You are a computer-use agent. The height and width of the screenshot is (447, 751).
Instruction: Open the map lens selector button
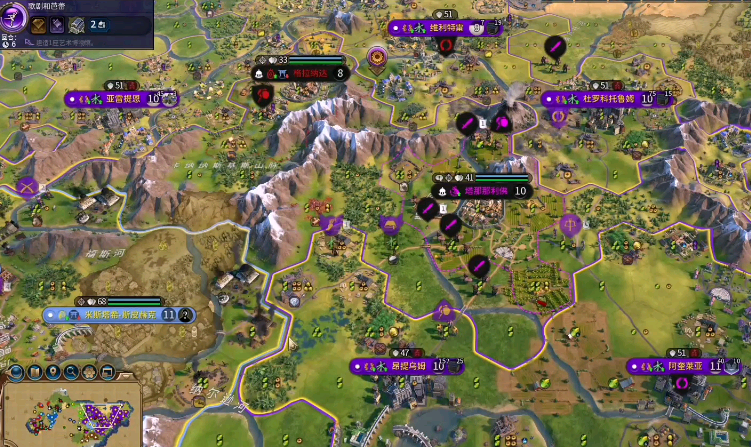coord(33,372)
